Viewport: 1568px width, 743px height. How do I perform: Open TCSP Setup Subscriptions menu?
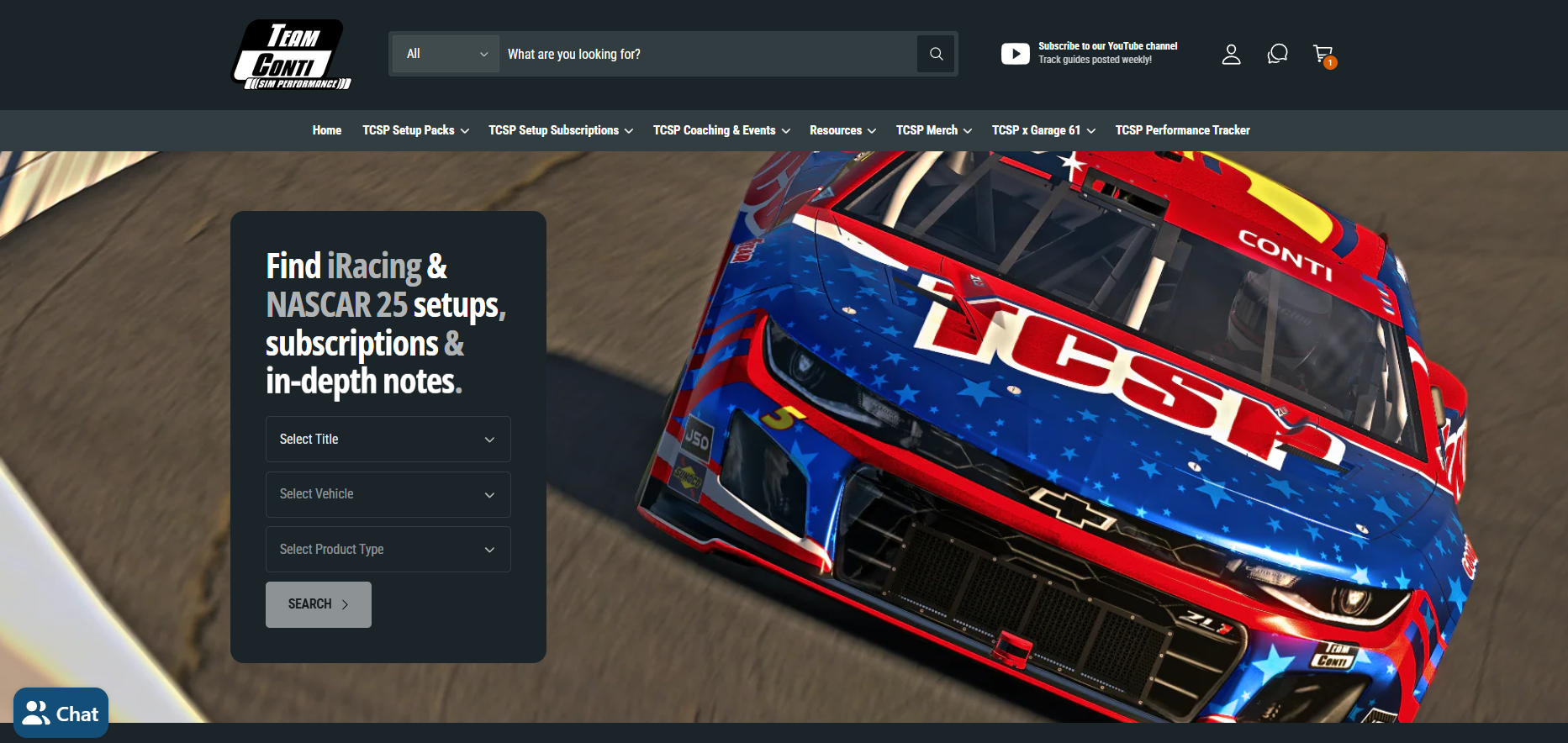point(560,130)
